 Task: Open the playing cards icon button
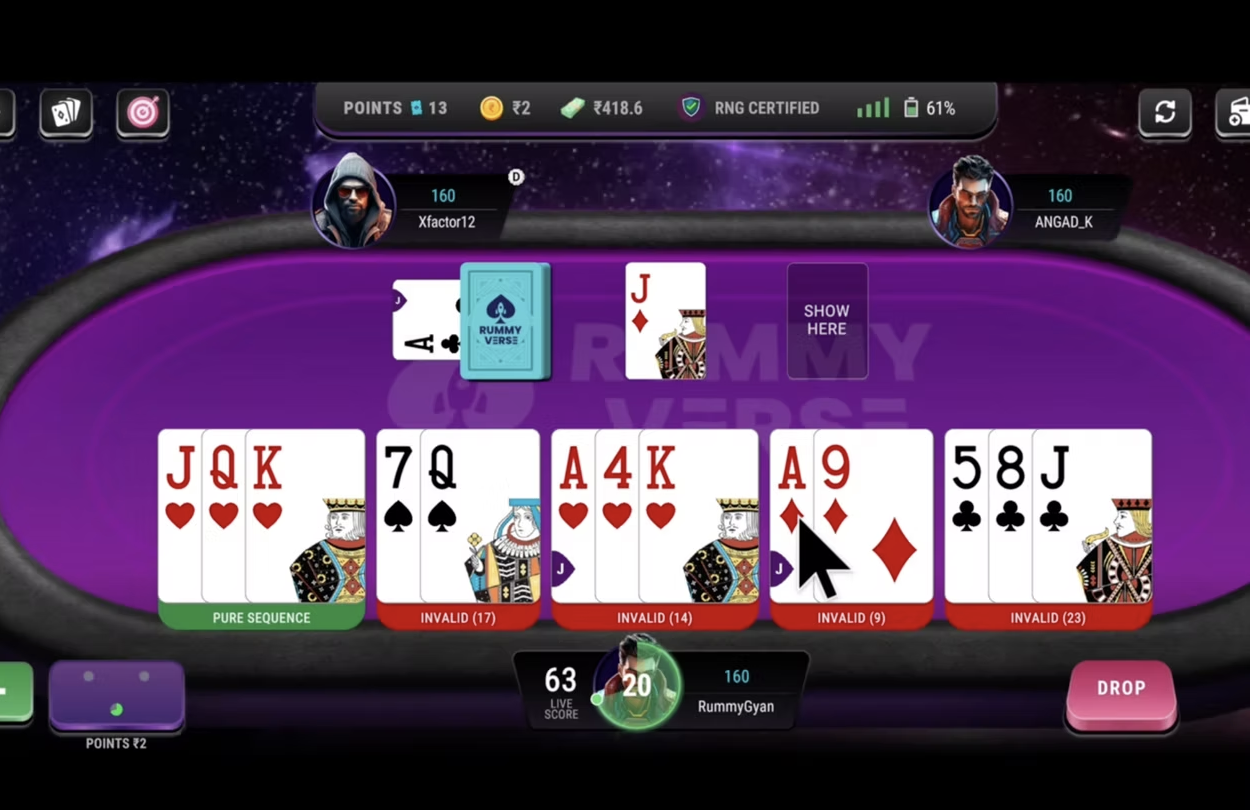66,112
